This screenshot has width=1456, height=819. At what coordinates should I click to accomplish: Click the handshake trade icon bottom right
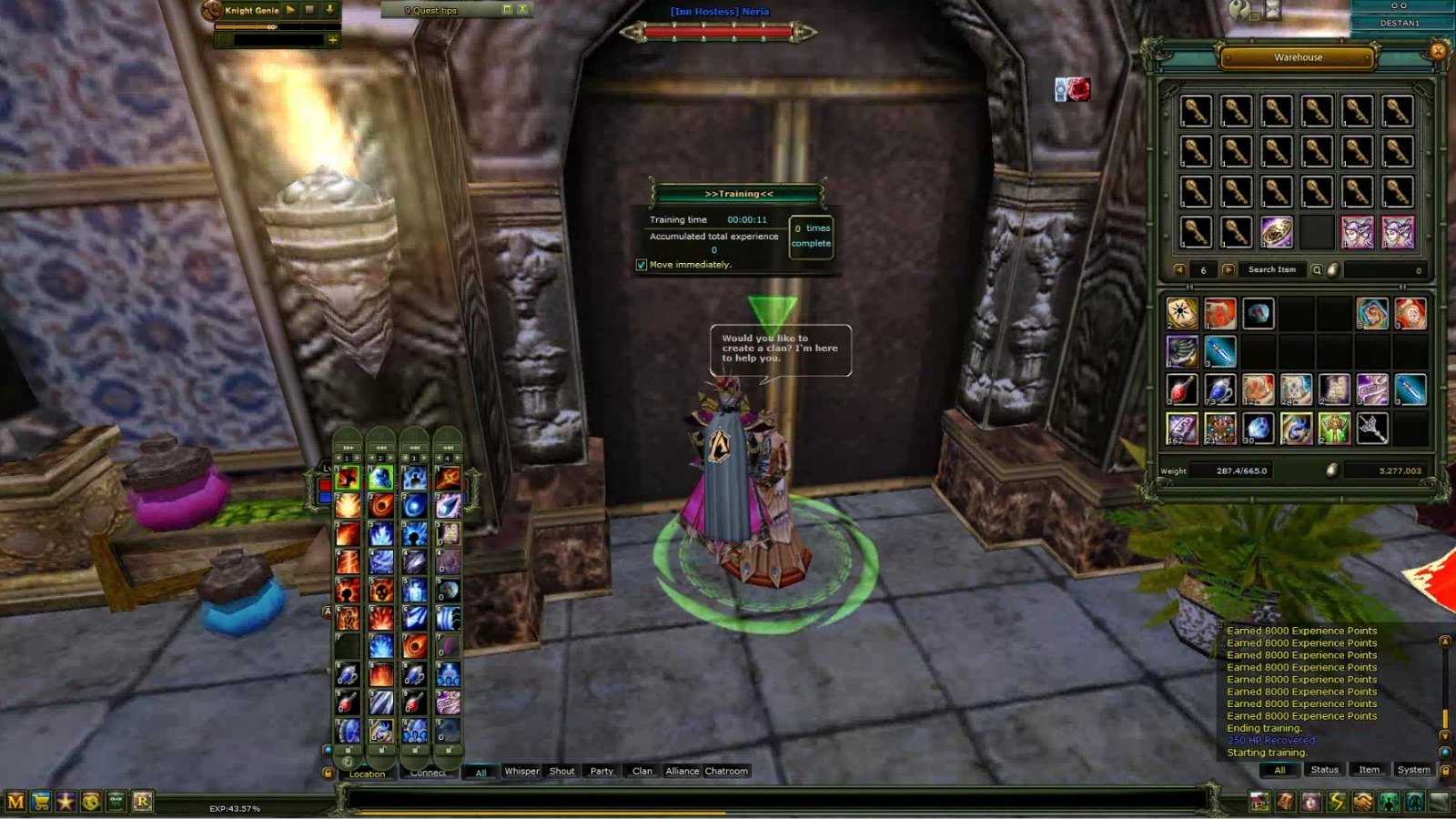point(1361,801)
